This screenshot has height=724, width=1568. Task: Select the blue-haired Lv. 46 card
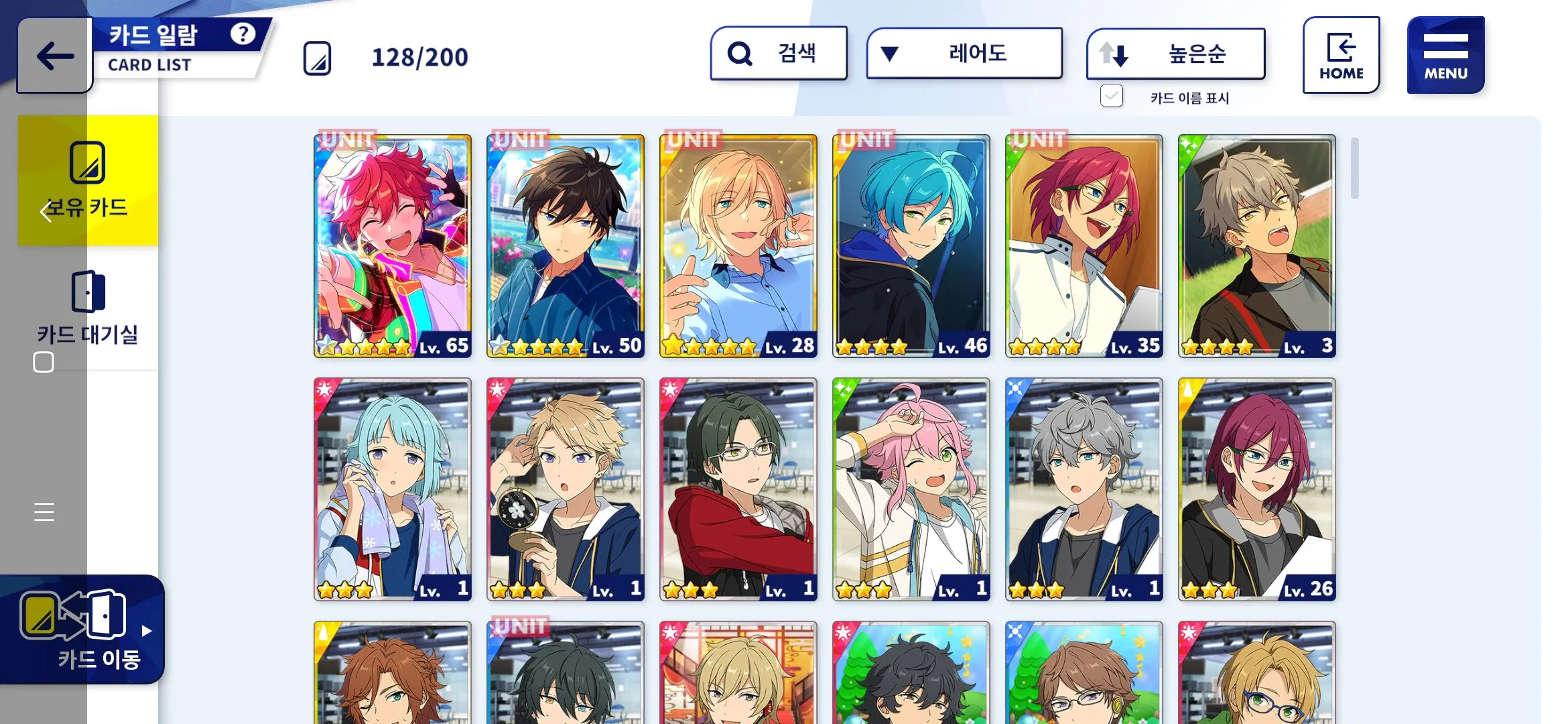tap(911, 246)
